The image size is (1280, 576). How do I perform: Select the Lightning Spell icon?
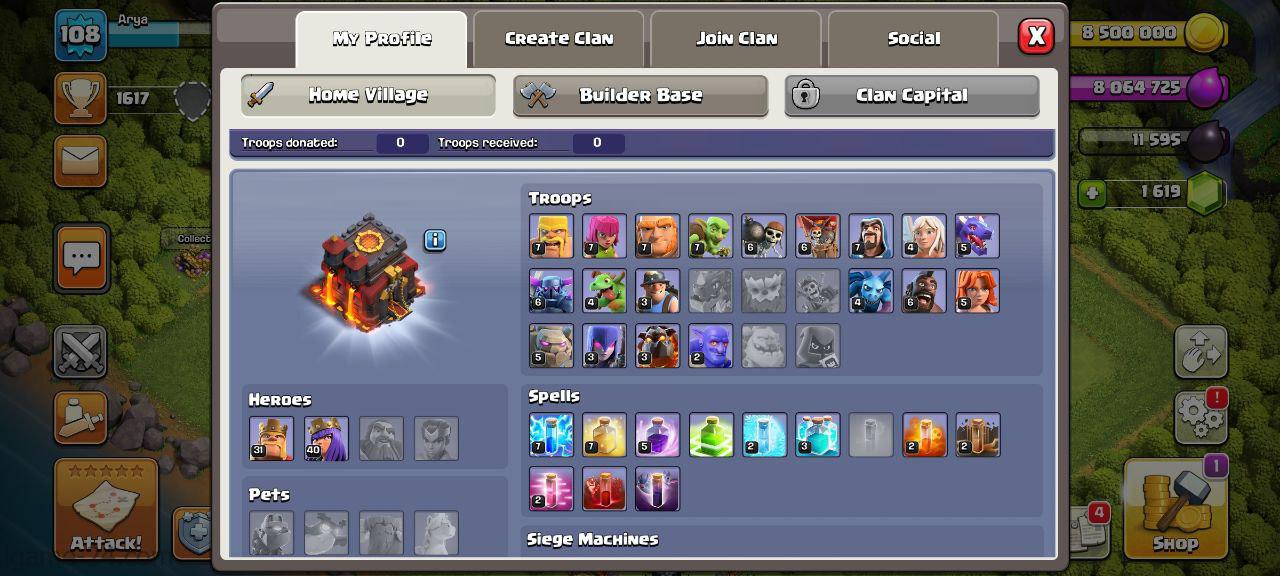(551, 435)
